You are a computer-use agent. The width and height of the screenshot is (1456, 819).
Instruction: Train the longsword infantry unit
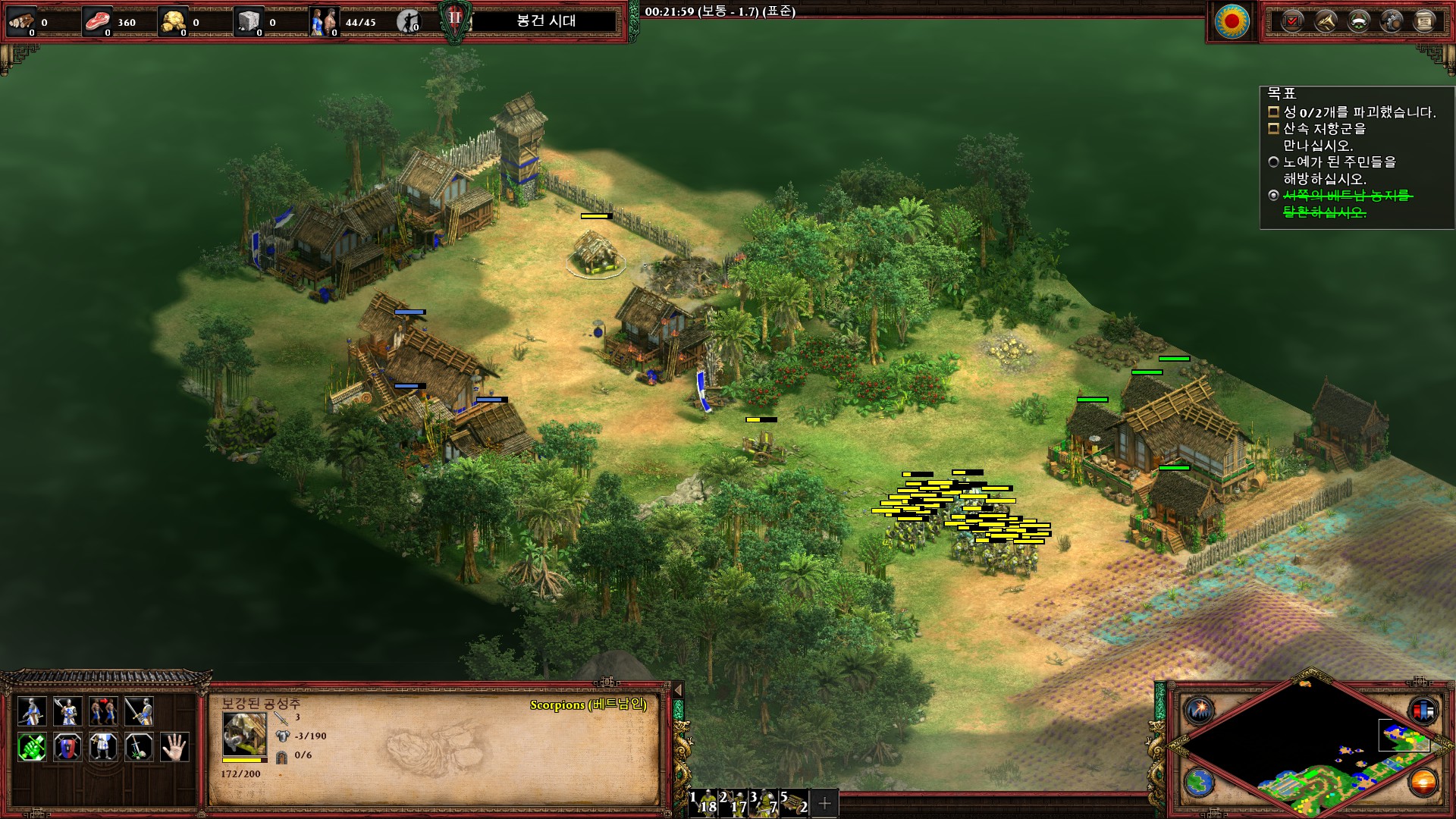tap(139, 711)
